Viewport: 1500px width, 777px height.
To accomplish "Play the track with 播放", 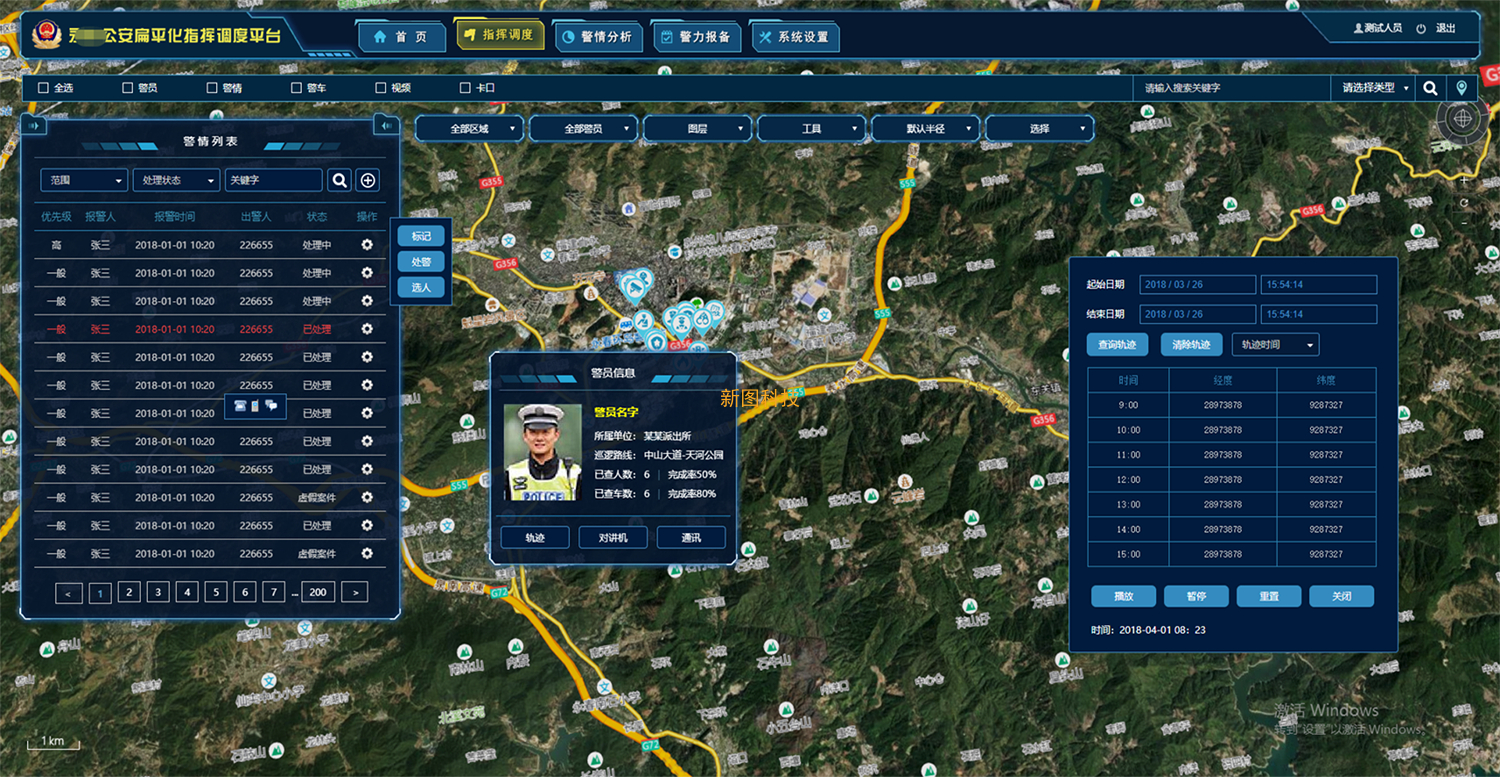I will coord(1124,596).
